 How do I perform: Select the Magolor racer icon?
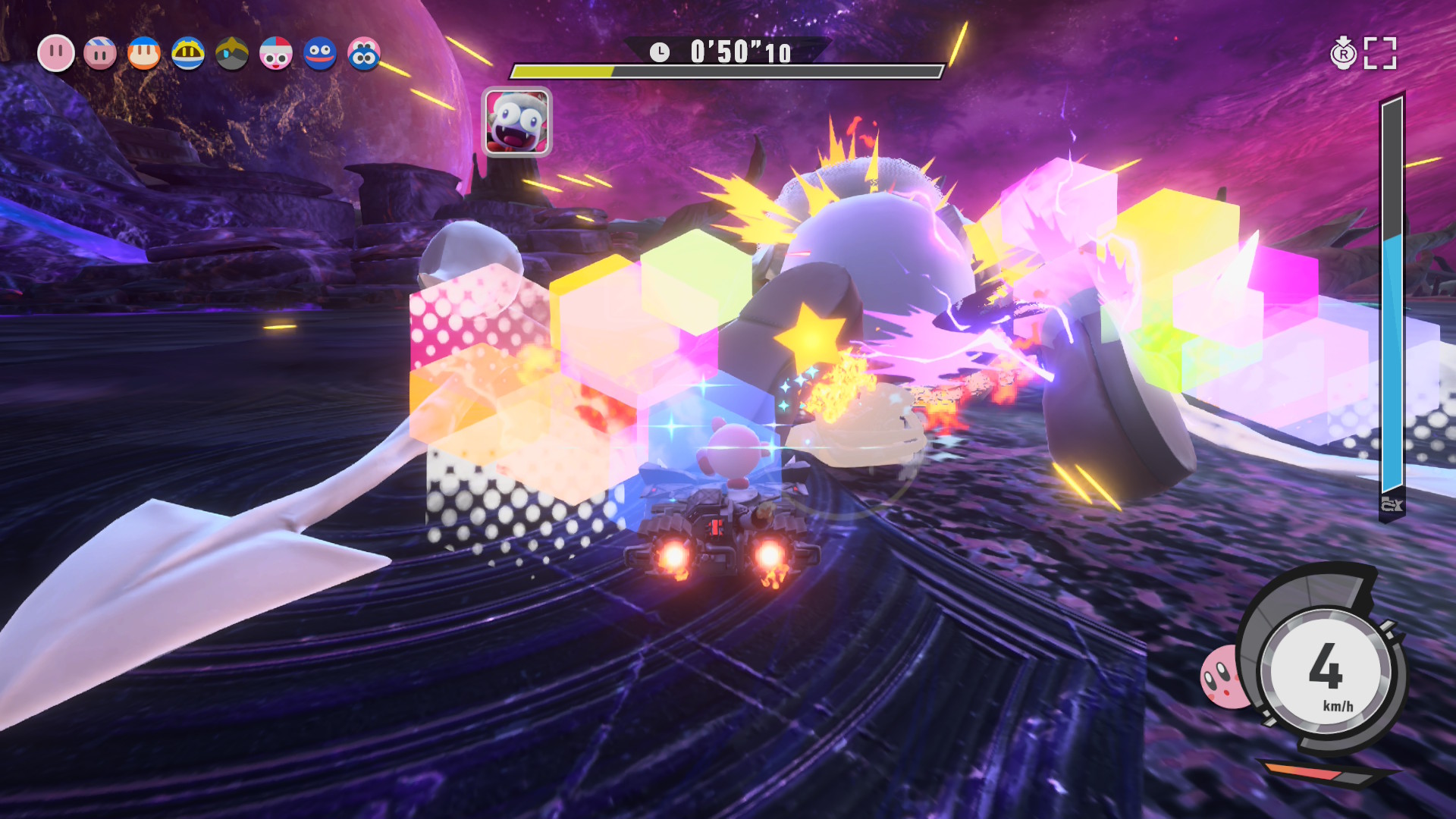pyautogui.click(x=188, y=54)
